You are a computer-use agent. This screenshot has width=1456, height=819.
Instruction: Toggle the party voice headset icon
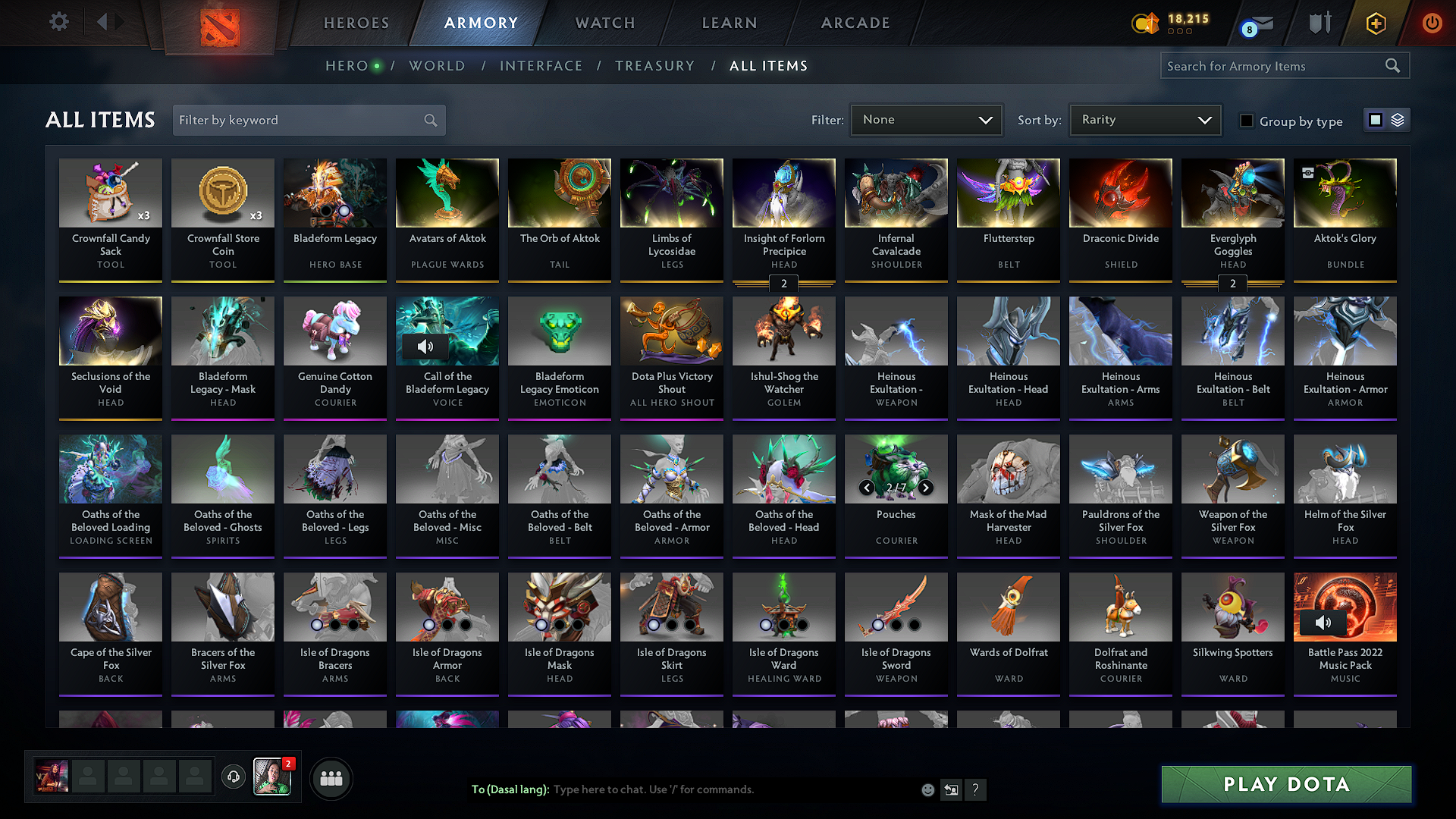coord(234,778)
